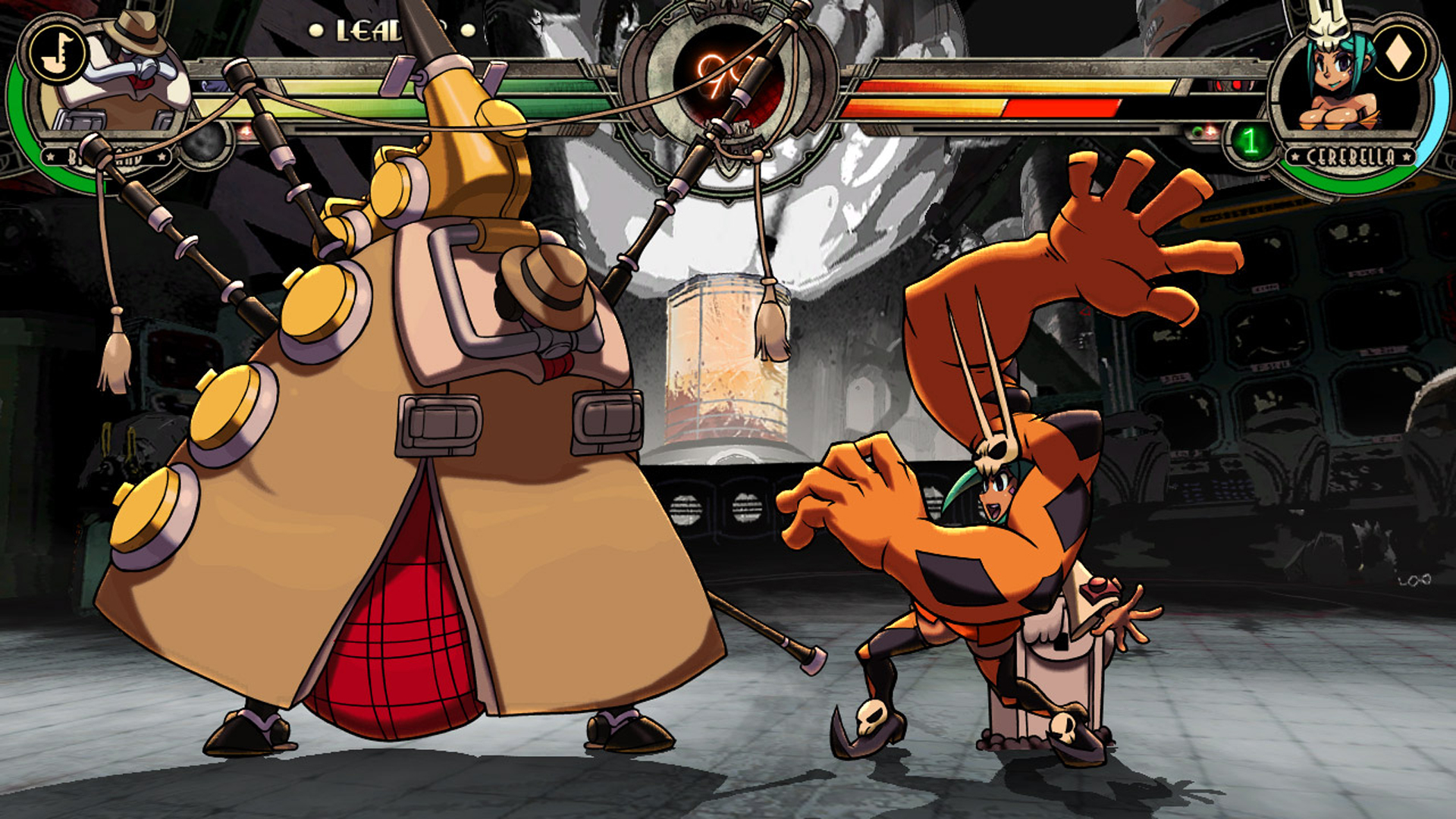Toggle the red light dot under Big Band's health bar
This screenshot has width=1456, height=819.
[244, 132]
